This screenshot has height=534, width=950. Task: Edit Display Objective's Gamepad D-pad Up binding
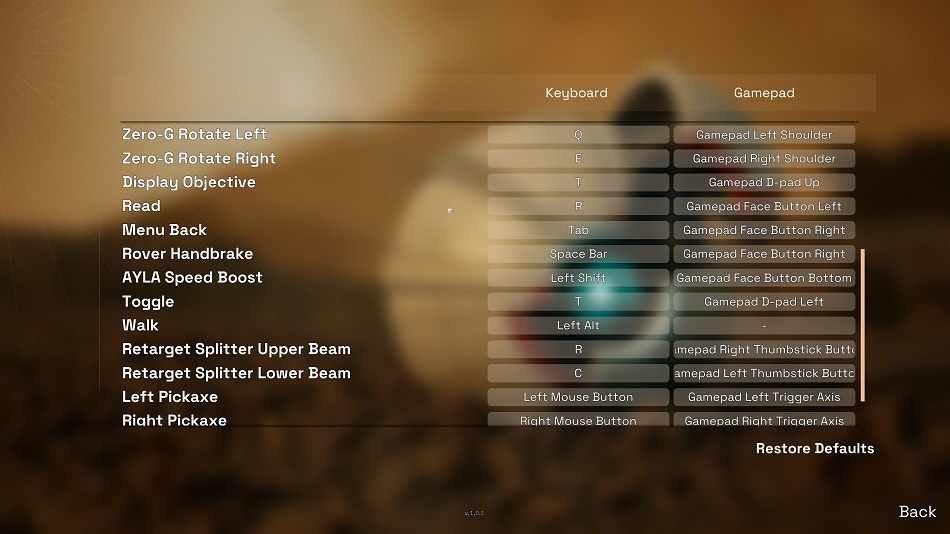coord(764,183)
